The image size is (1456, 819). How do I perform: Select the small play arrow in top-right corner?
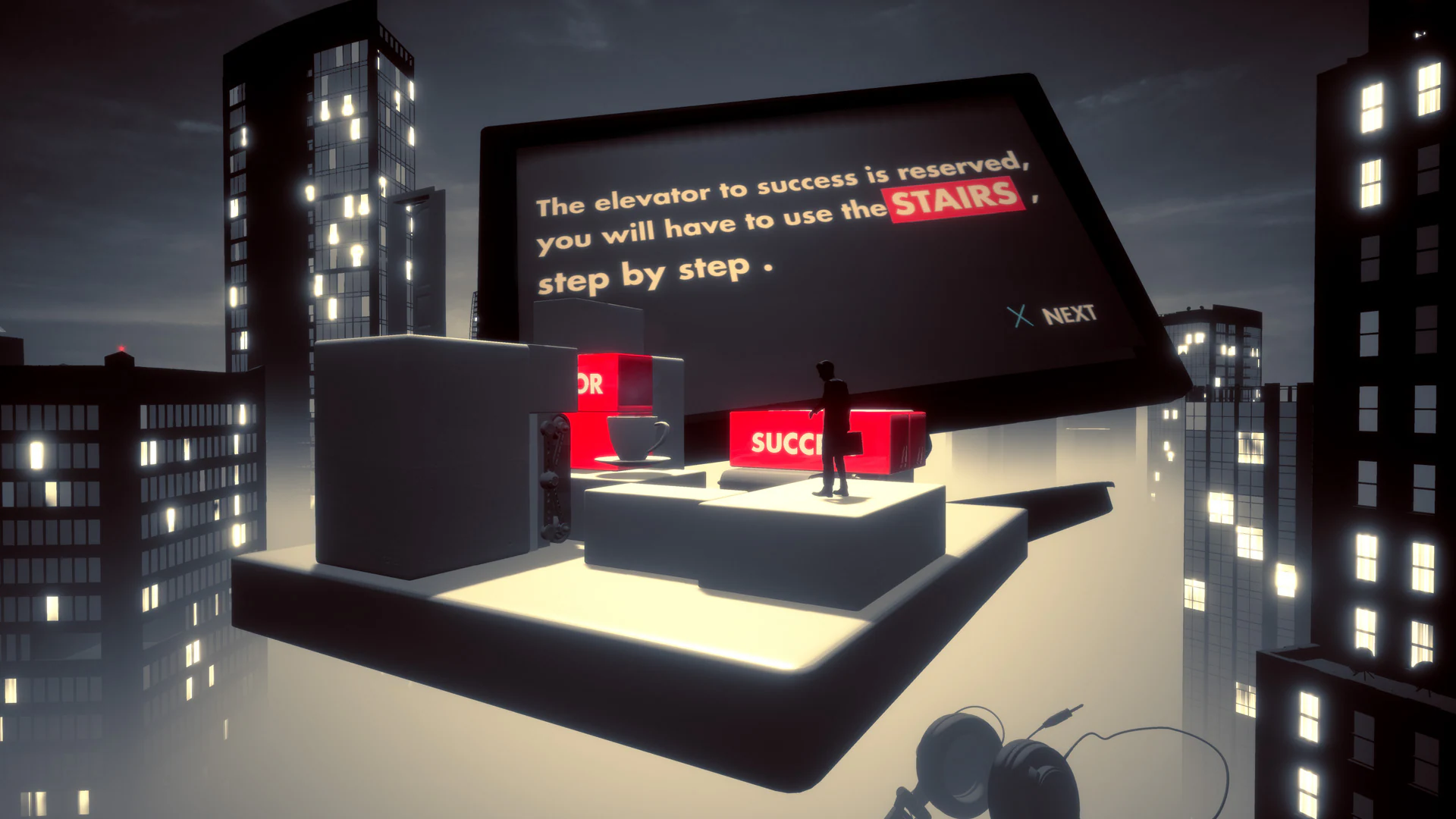click(x=1420, y=33)
